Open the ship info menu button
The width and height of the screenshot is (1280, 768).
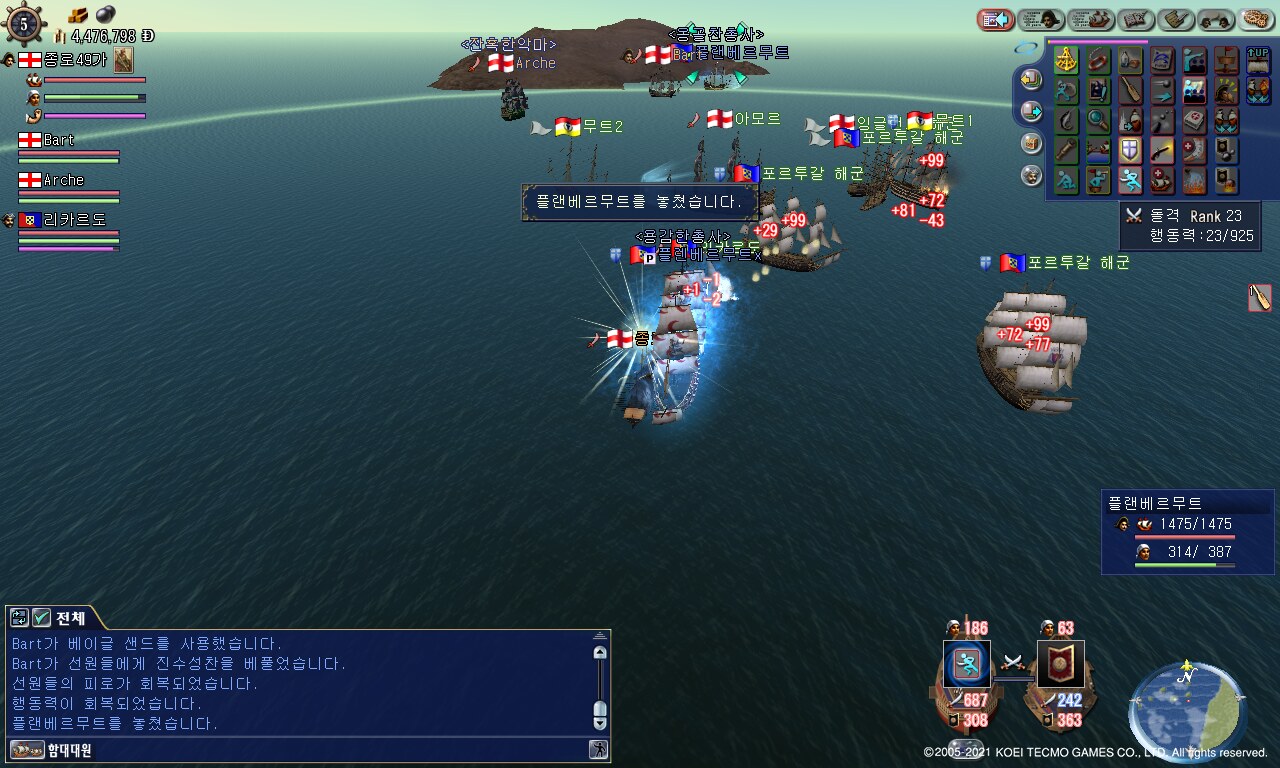click(1091, 19)
